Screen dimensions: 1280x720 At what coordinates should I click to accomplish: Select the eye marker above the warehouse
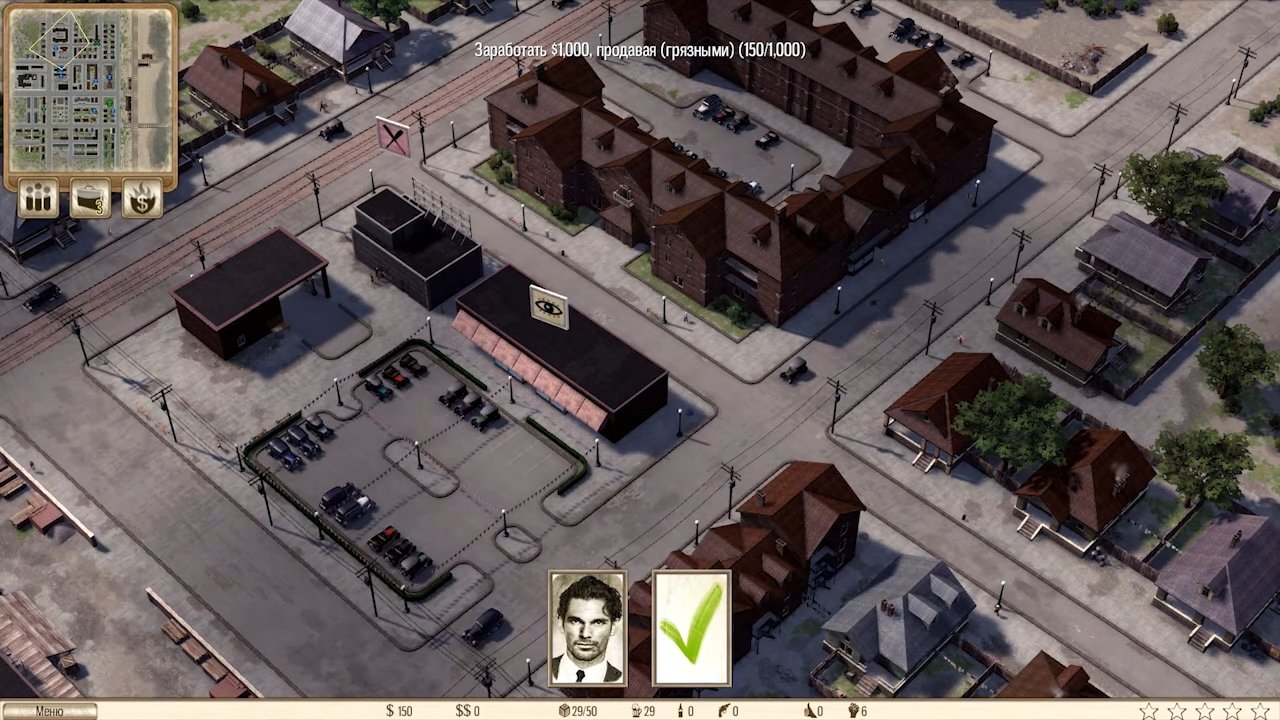548,307
